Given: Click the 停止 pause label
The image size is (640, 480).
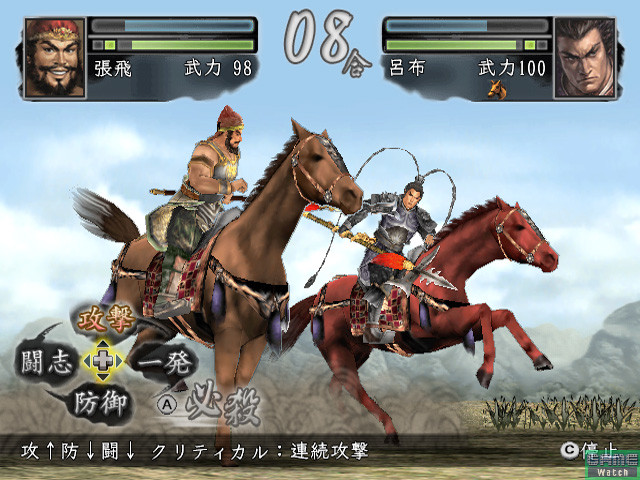Looking at the screenshot, I should point(598,451).
